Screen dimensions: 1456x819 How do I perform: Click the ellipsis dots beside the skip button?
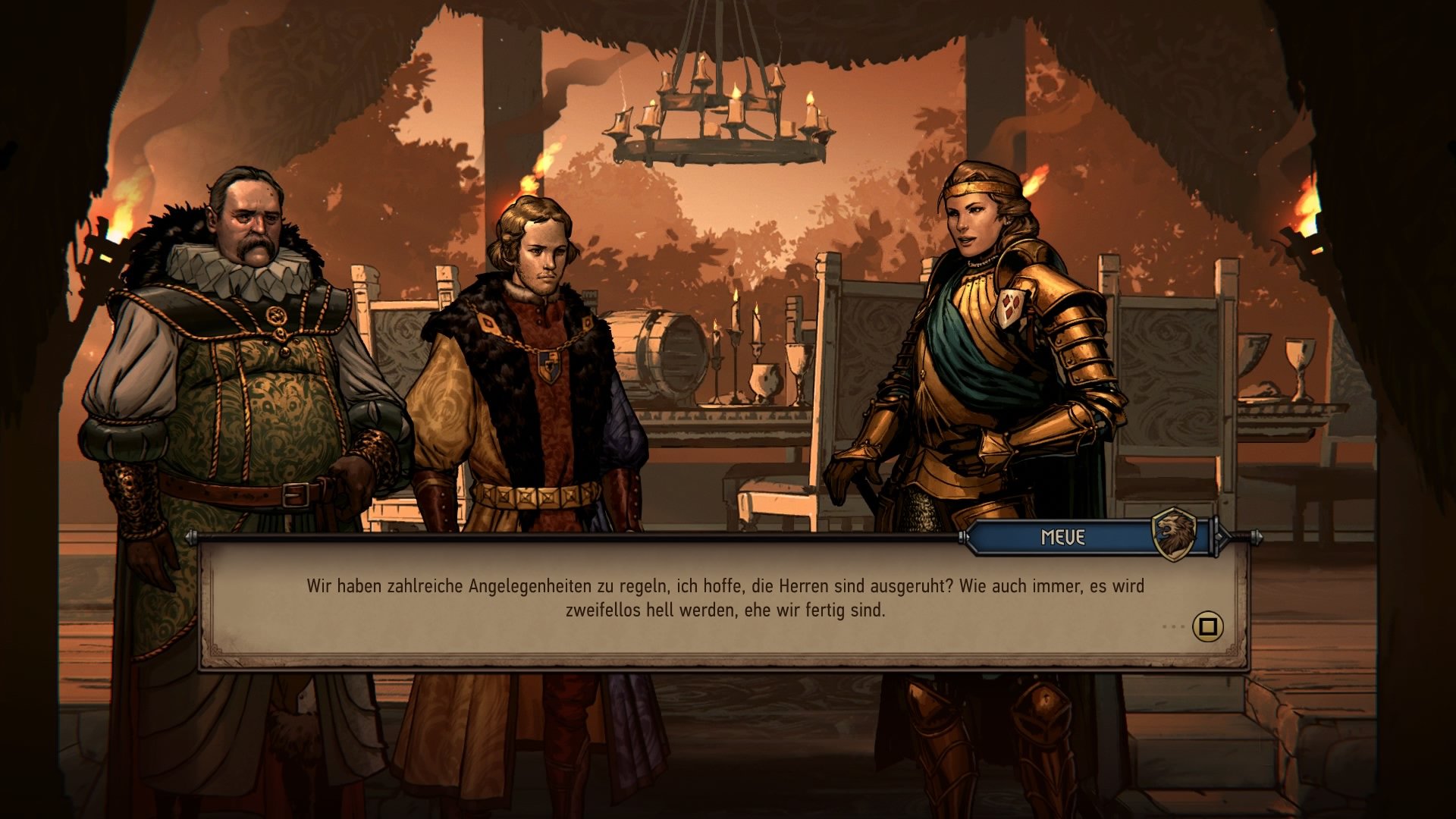click(x=1175, y=625)
